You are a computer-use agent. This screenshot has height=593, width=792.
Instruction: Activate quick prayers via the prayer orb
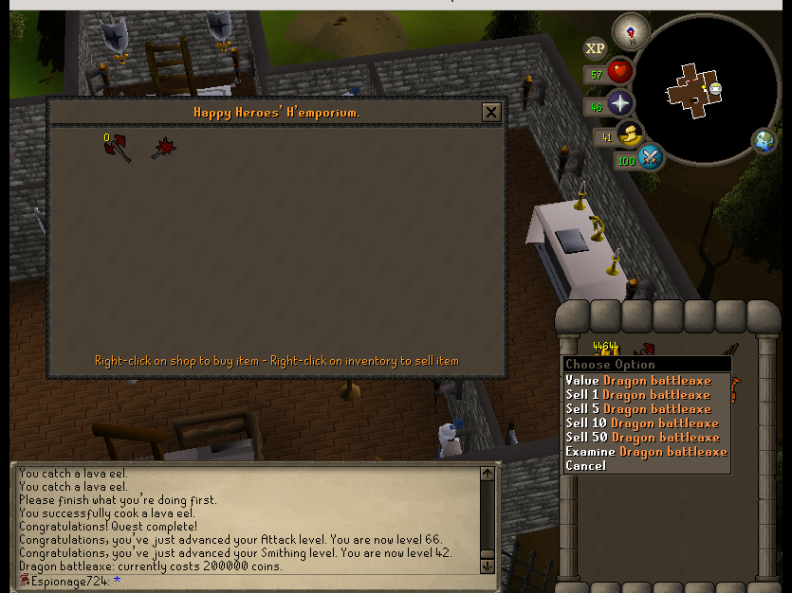(620, 104)
